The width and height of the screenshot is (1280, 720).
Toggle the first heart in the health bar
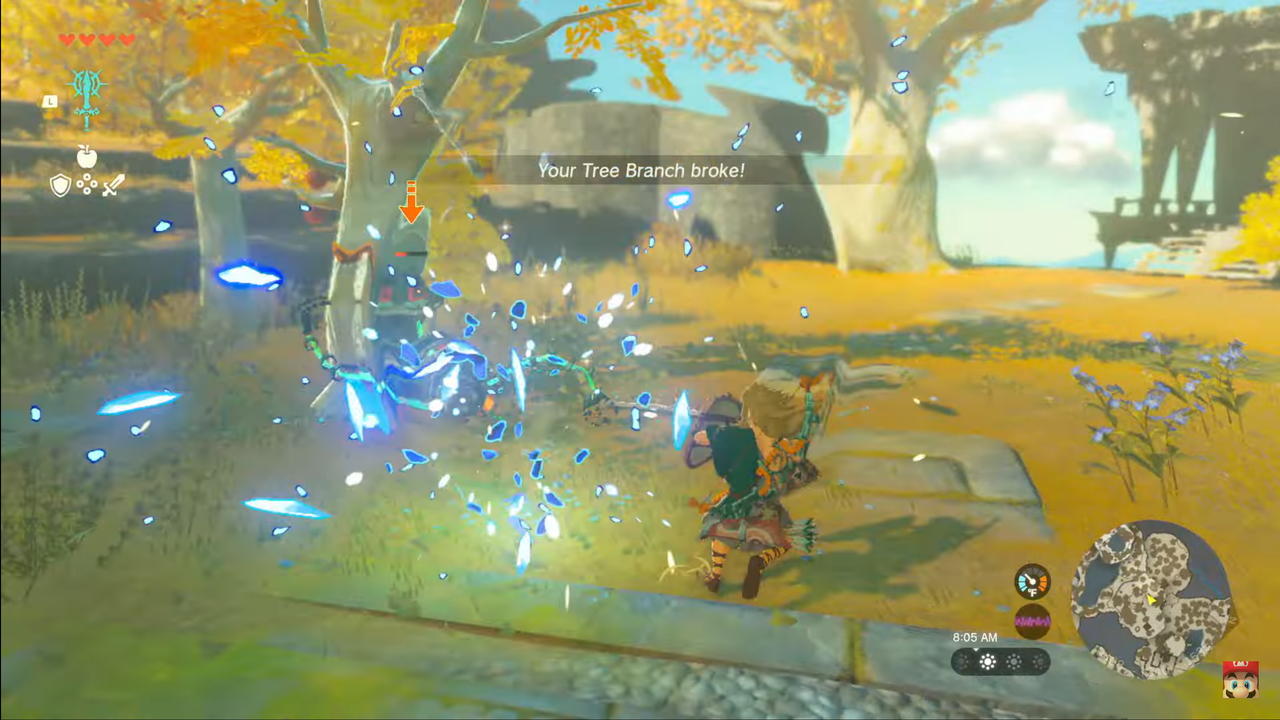tap(65, 41)
